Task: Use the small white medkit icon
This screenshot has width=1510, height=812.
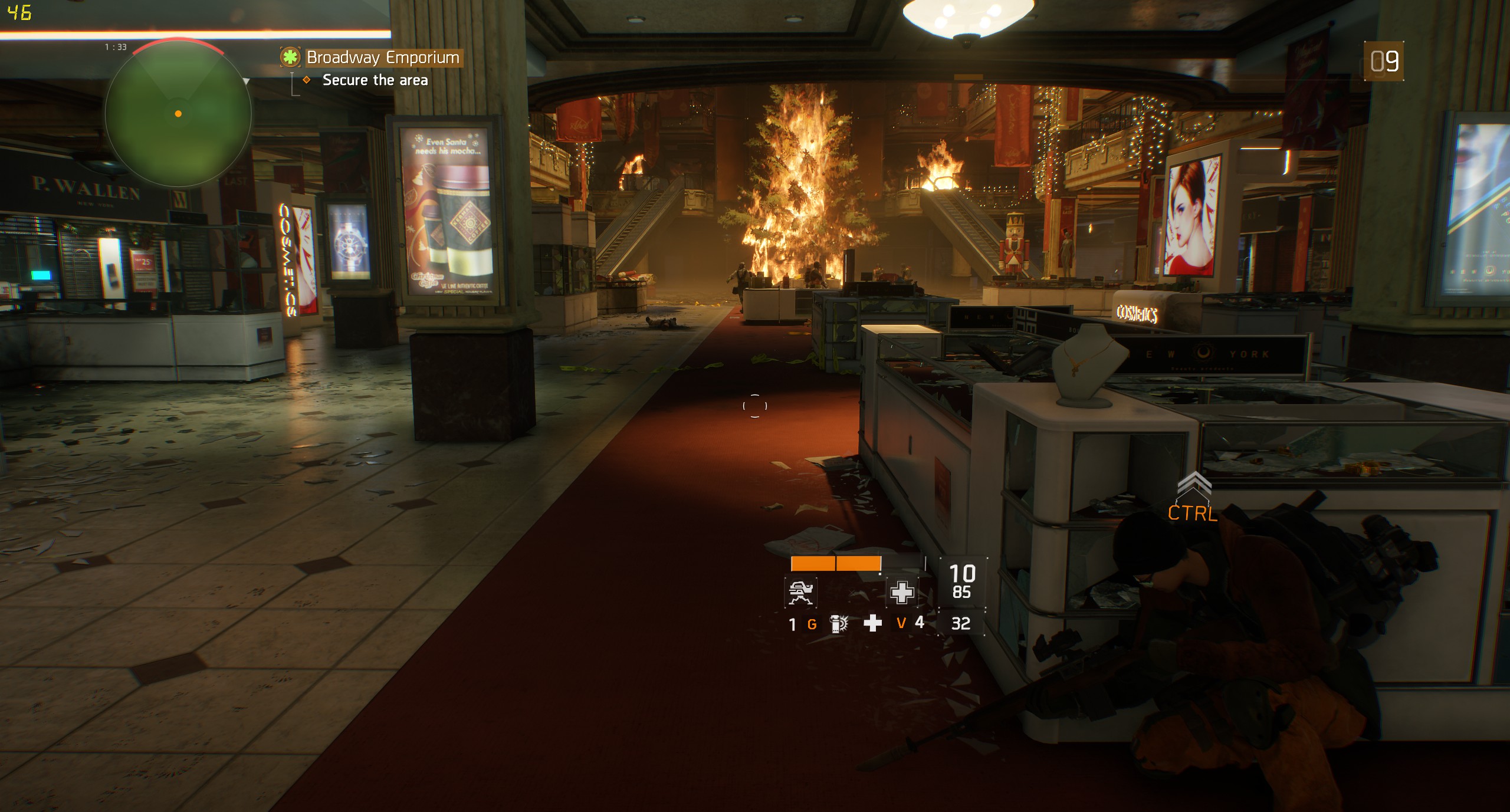Action: pos(872,623)
